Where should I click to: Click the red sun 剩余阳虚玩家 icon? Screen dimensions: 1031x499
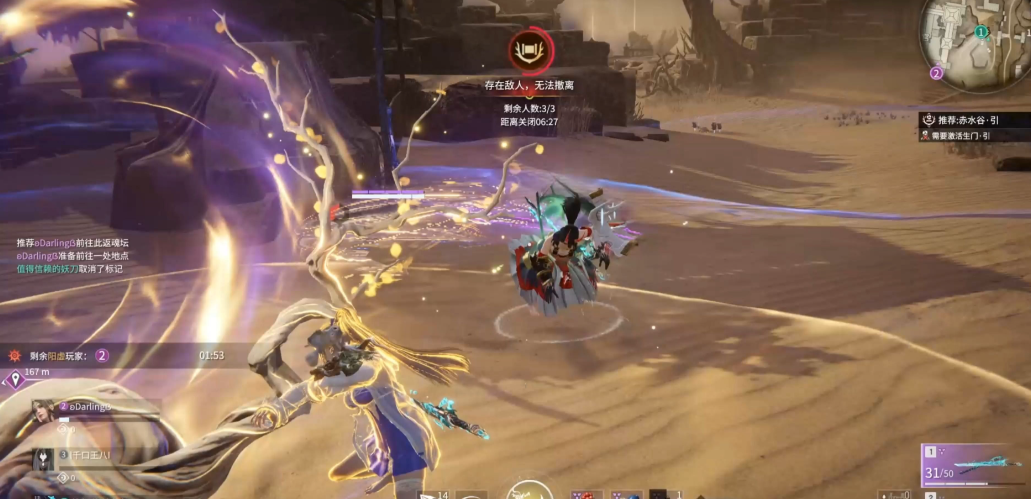click(x=14, y=355)
